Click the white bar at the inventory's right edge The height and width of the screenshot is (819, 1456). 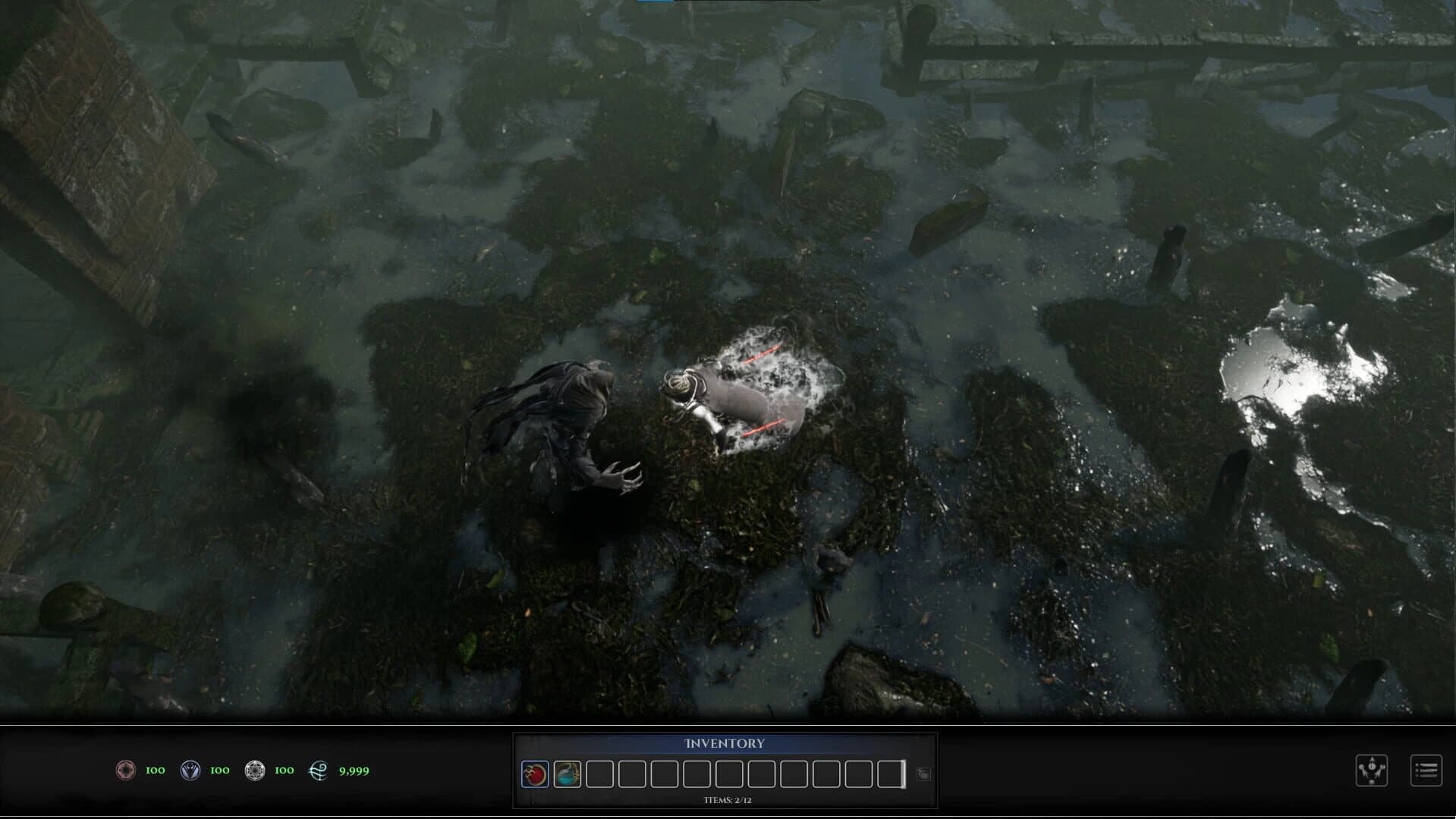coord(903,775)
